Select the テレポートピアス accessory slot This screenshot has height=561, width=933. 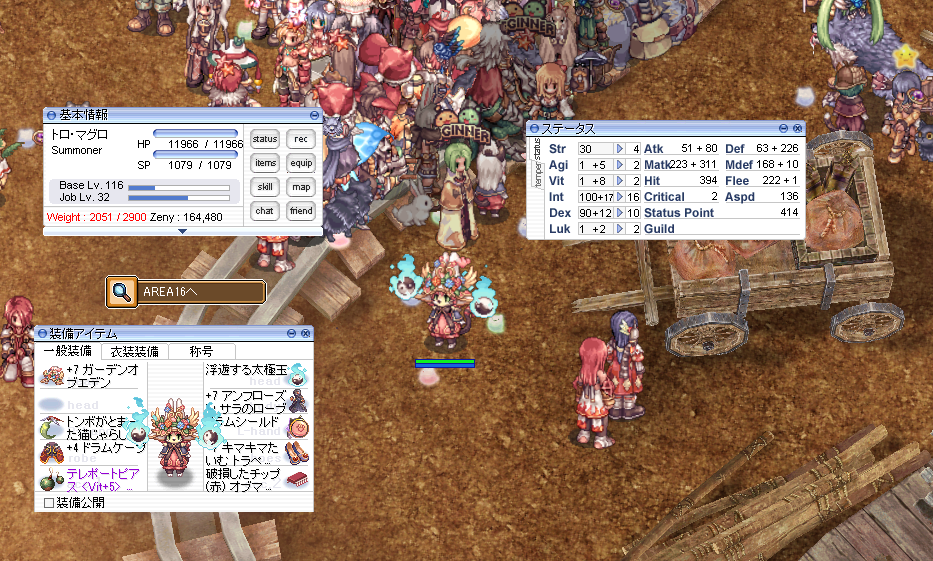[90, 479]
